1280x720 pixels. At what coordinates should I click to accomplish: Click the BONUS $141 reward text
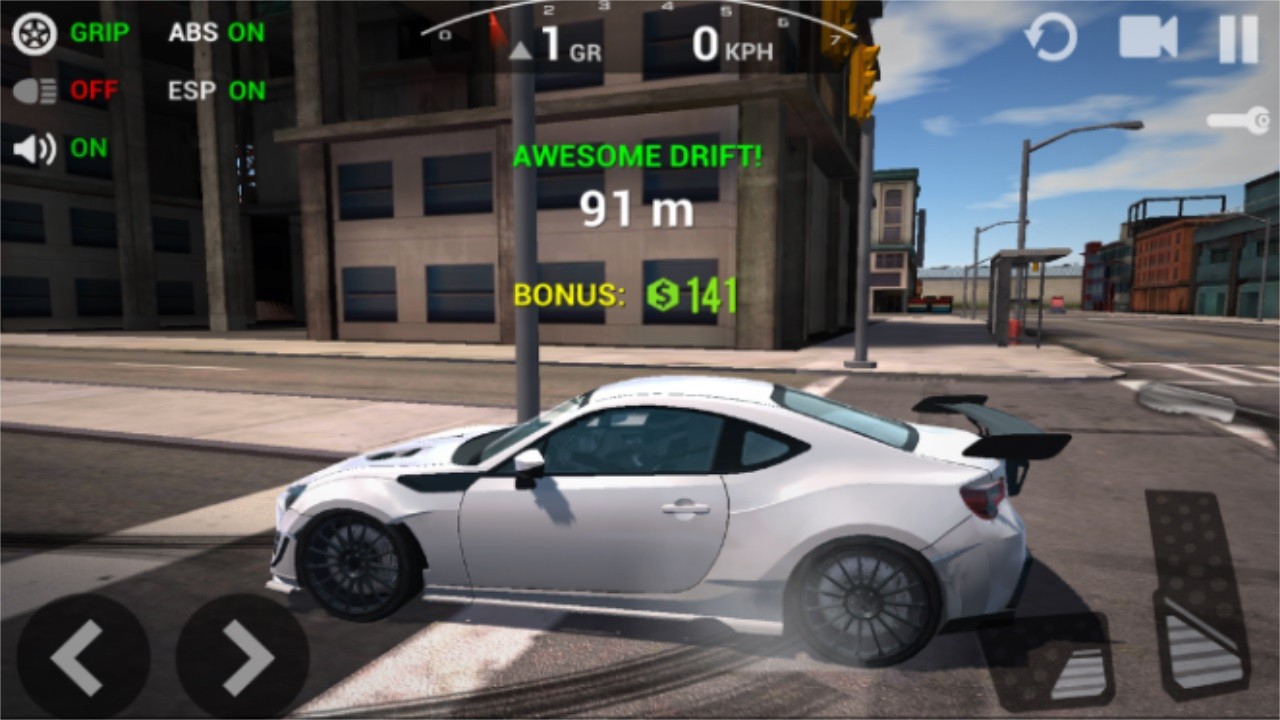(x=623, y=295)
